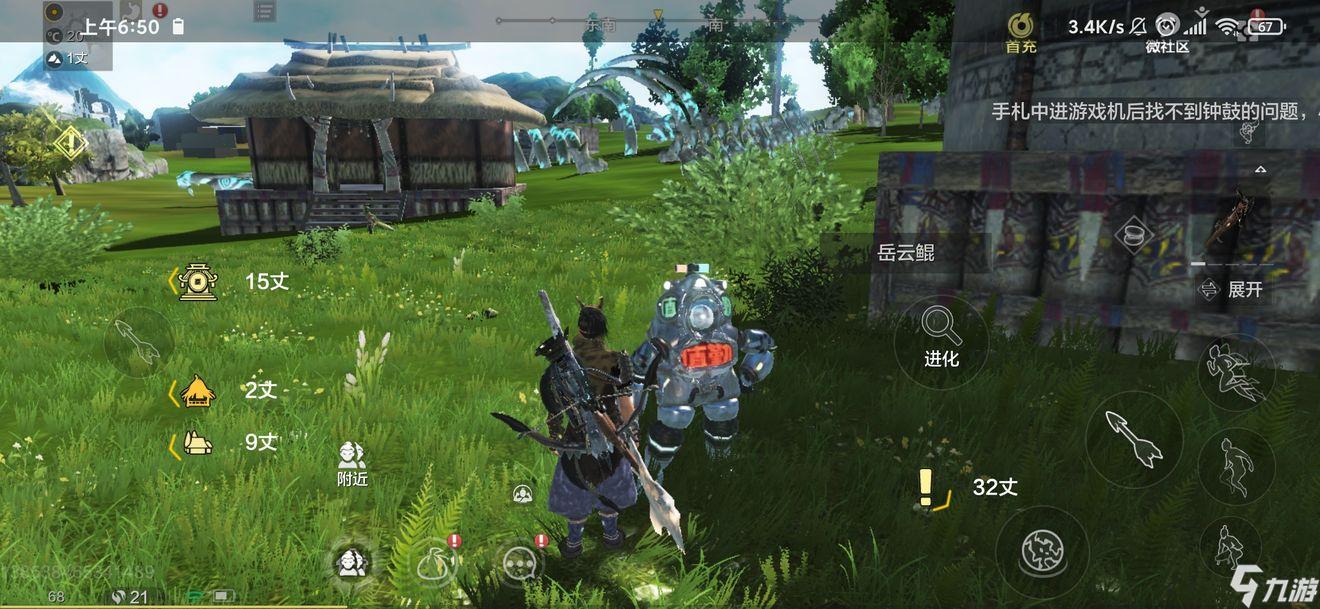Tap the 进化 magnifier button
Screen dimensions: 1320x609
pos(940,340)
